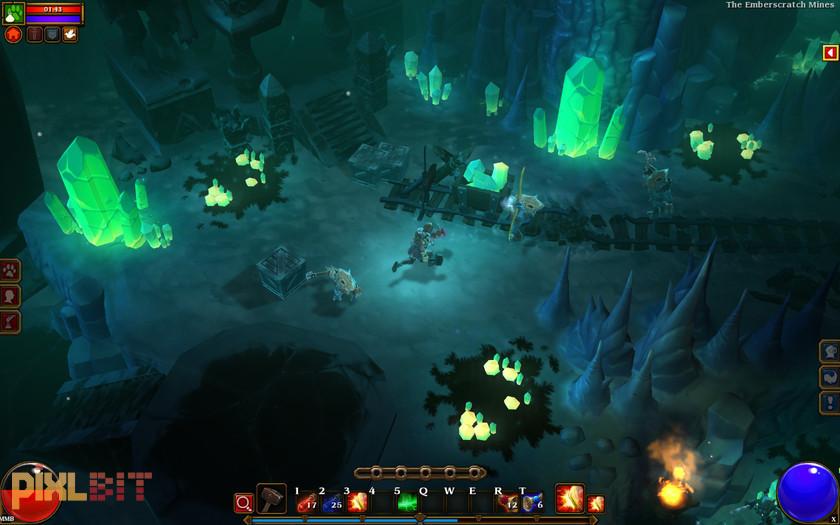
Task: Open the quest log exclamation button
Action: pyautogui.click(x=829, y=403)
